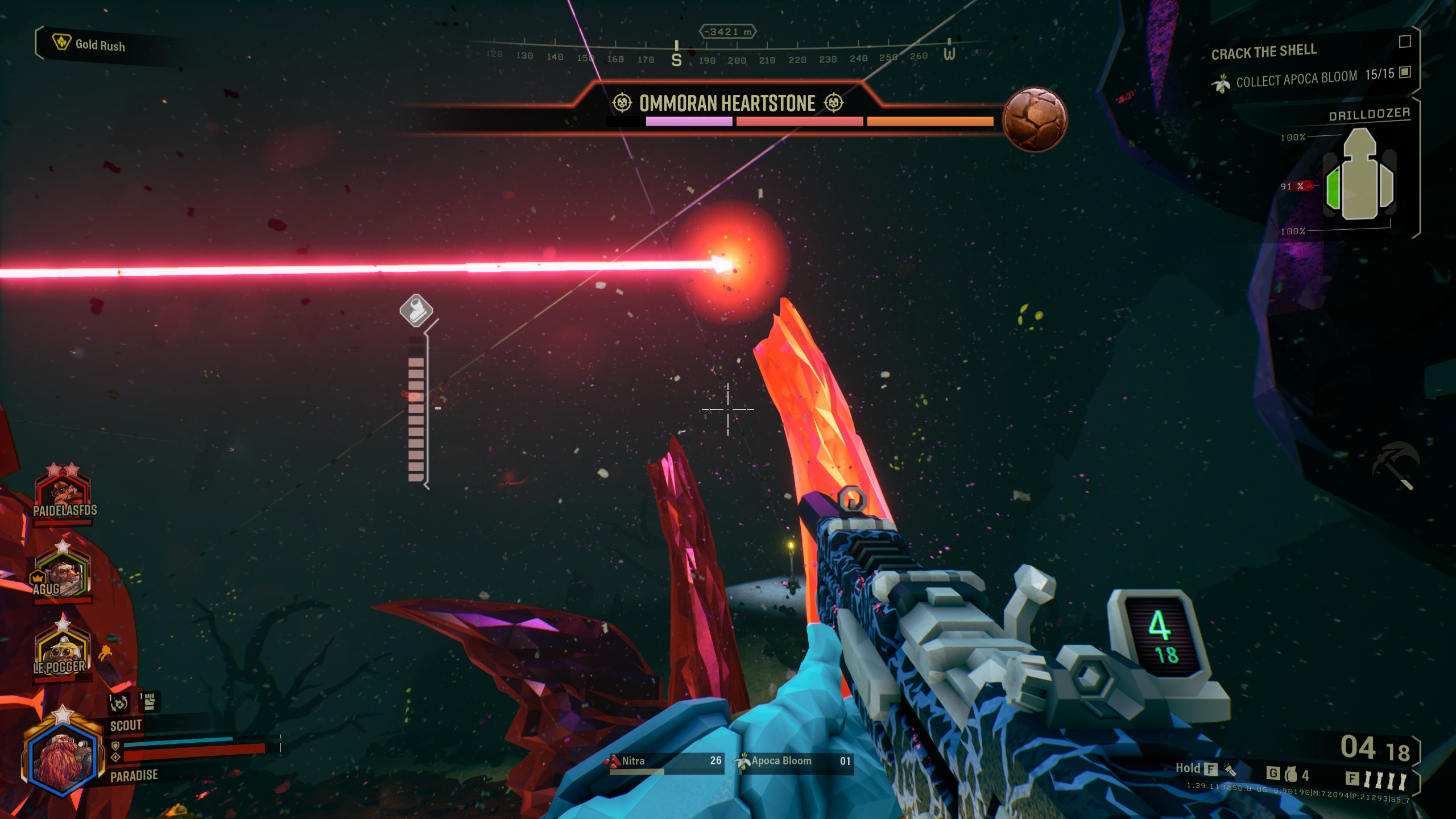This screenshot has width=1456, height=819.
Task: Click the Nitra resource counter
Action: click(x=665, y=762)
